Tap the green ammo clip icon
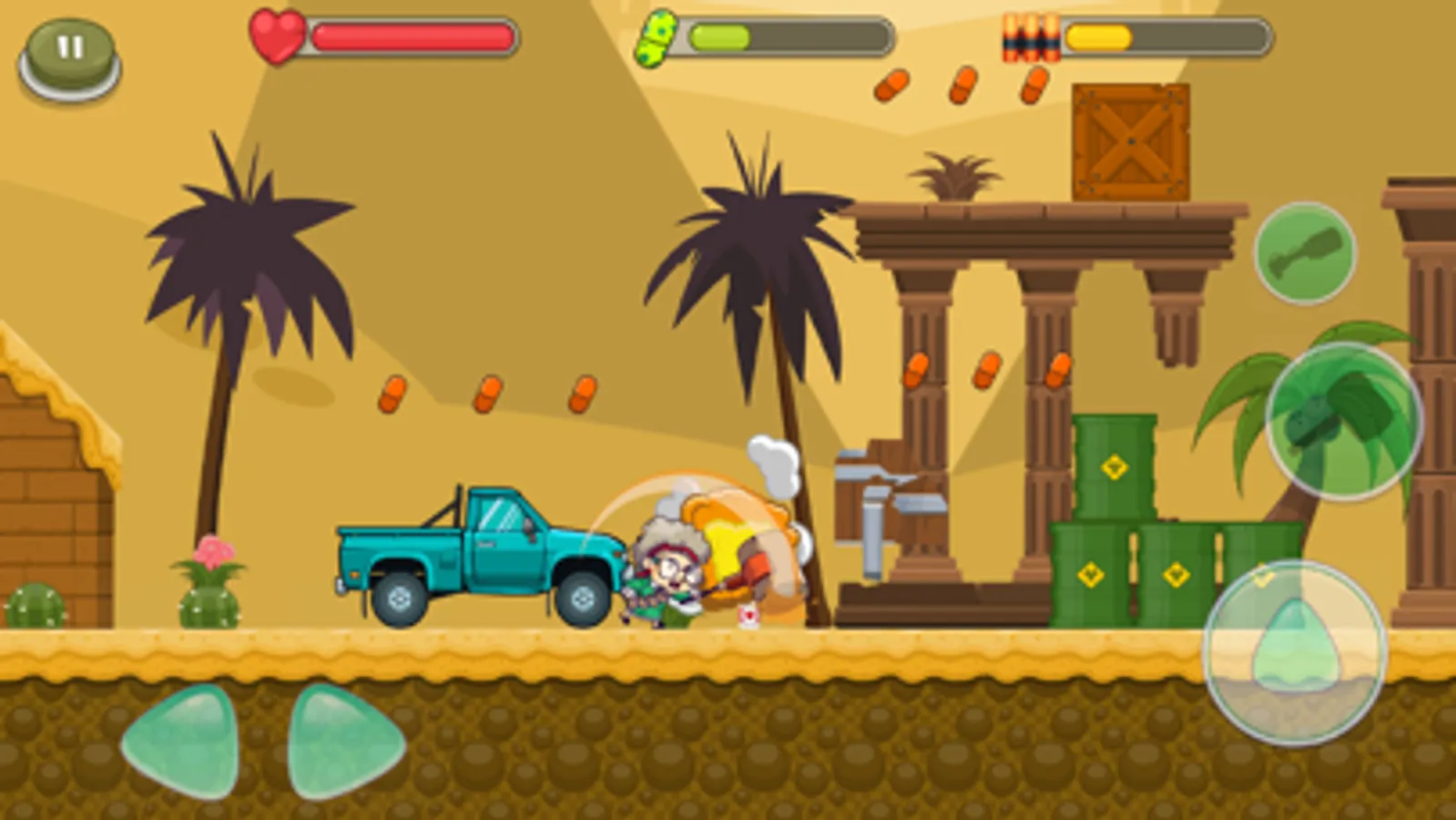The width and height of the screenshot is (1456, 820). click(x=658, y=36)
